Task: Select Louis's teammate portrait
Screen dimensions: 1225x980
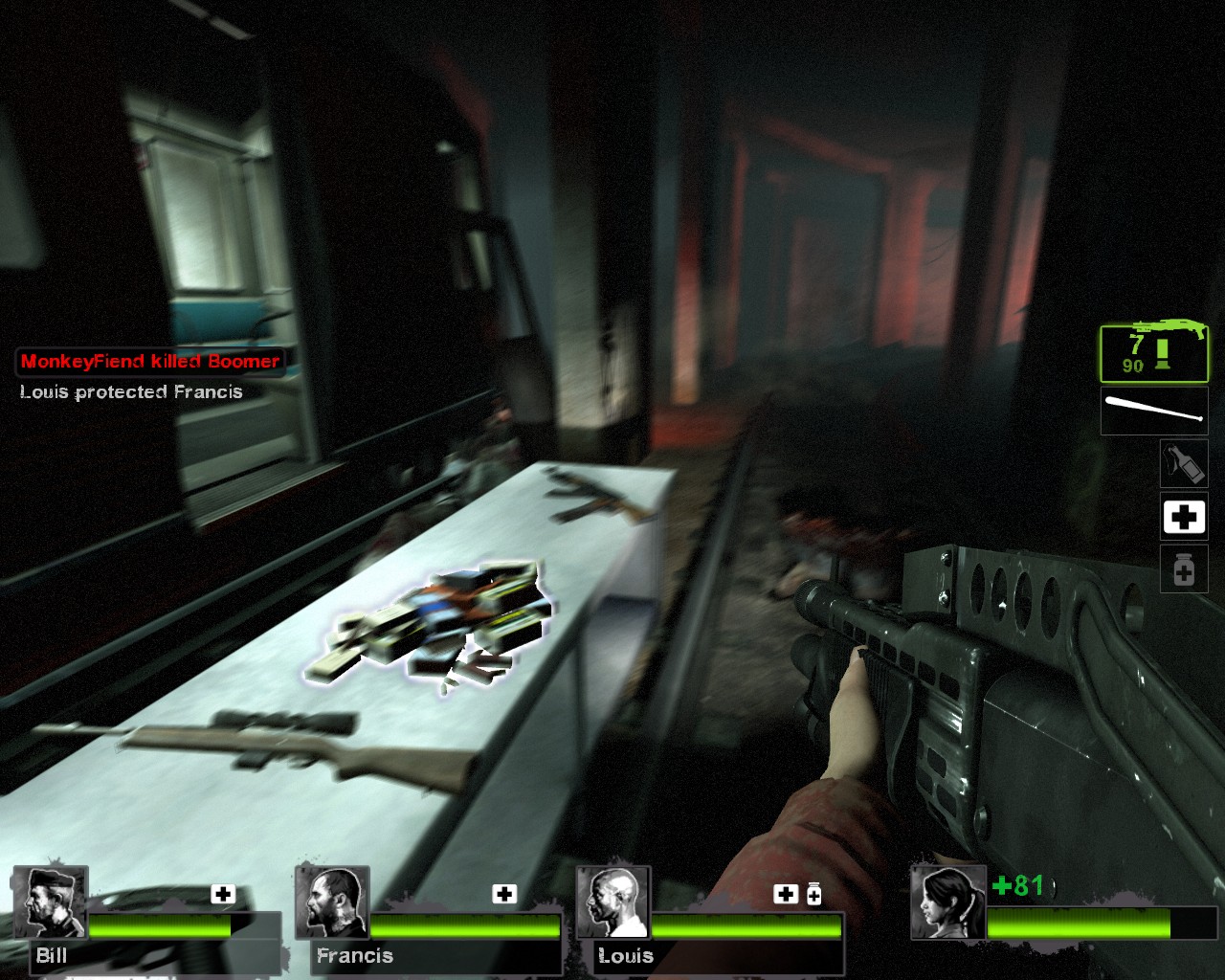Action: (613, 902)
